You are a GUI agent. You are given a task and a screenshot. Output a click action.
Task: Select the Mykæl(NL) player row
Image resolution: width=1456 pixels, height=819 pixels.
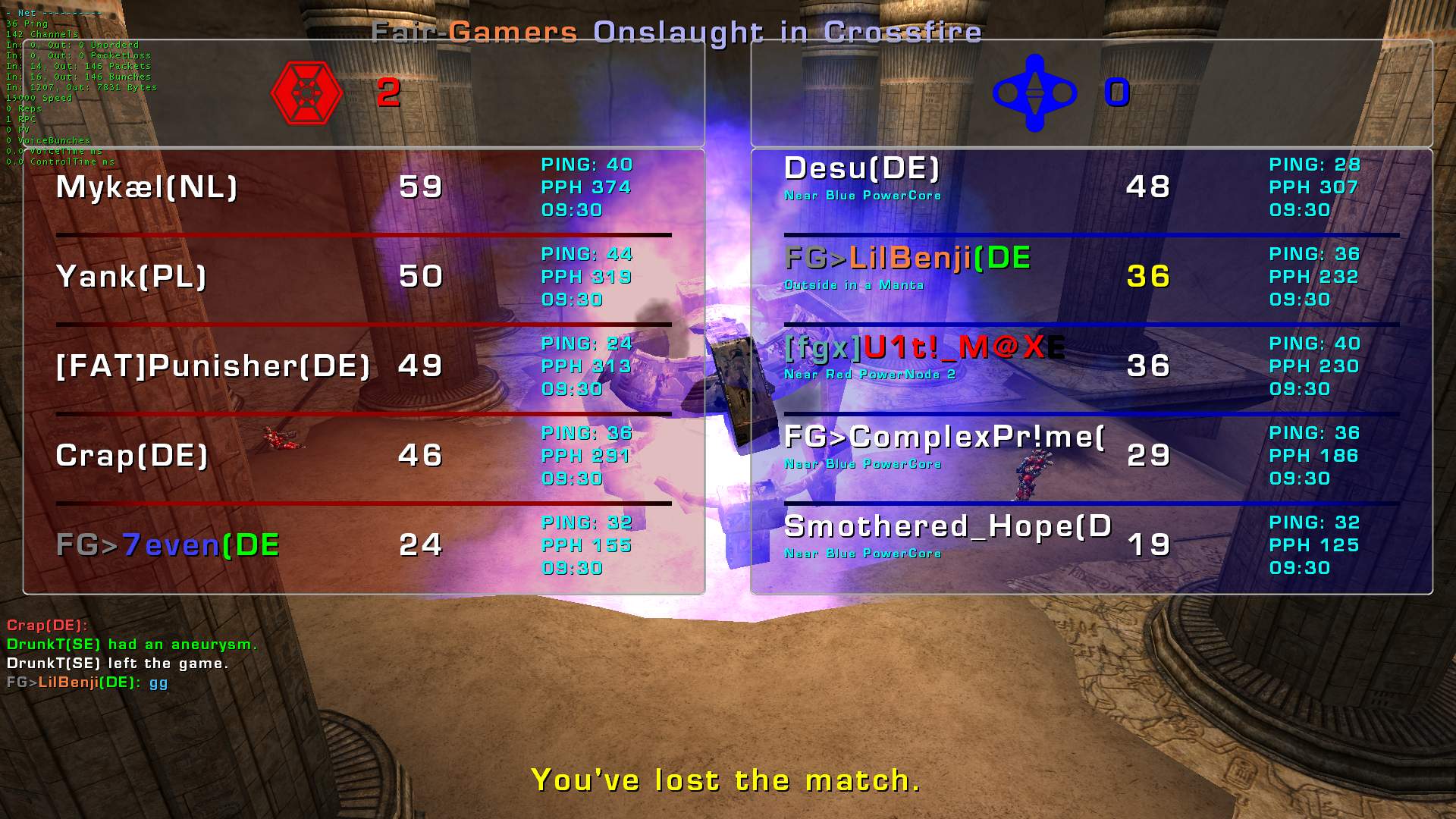click(x=147, y=187)
